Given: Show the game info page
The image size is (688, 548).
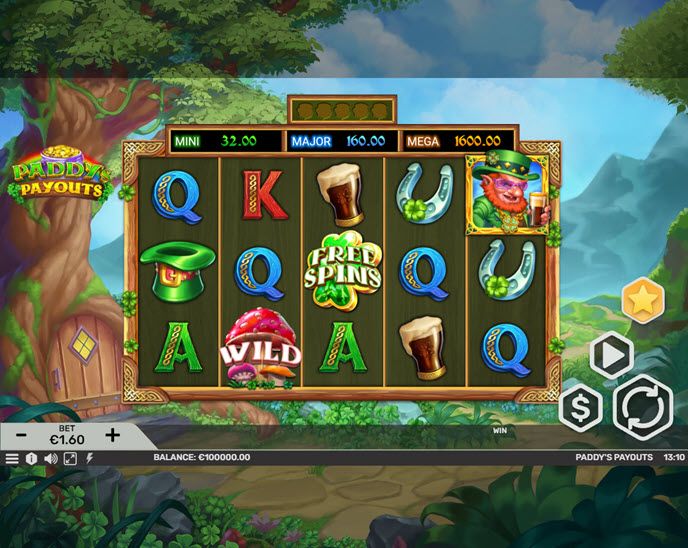Looking at the screenshot, I should click(x=31, y=458).
